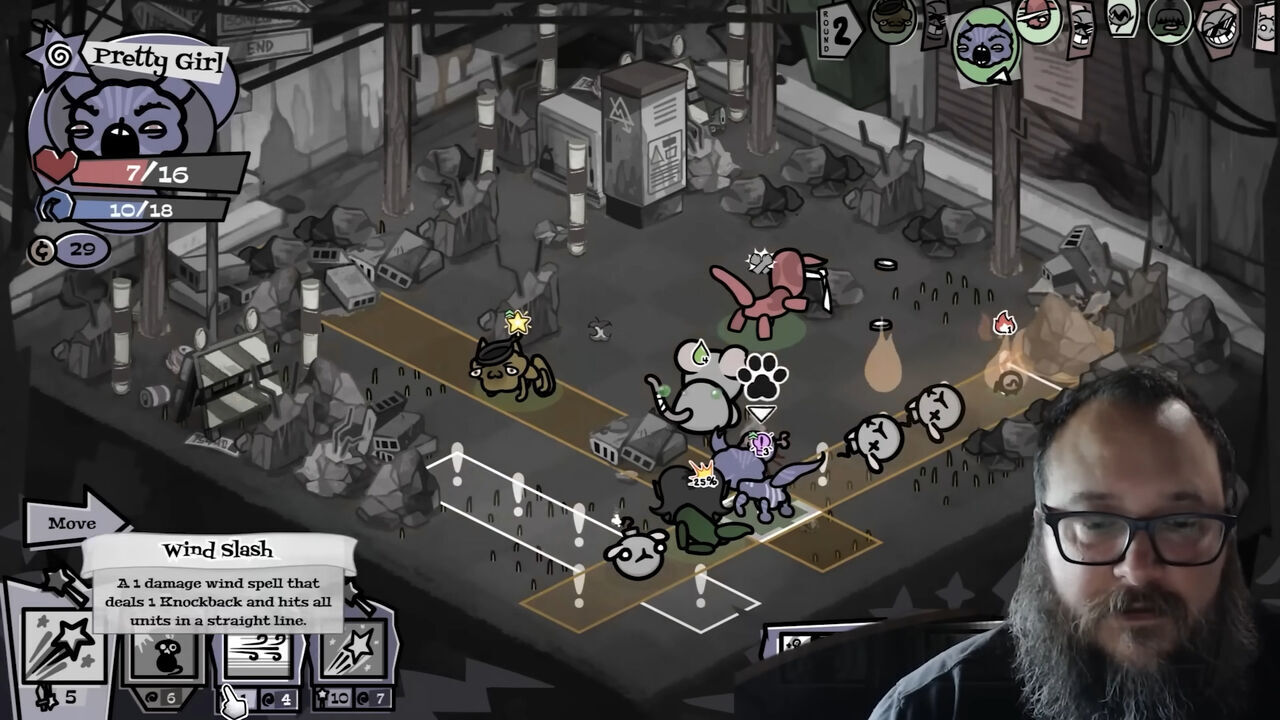Viewport: 1280px width, 720px height.
Task: Select the brown hat cat turn portrait
Action: pyautogui.click(x=892, y=20)
